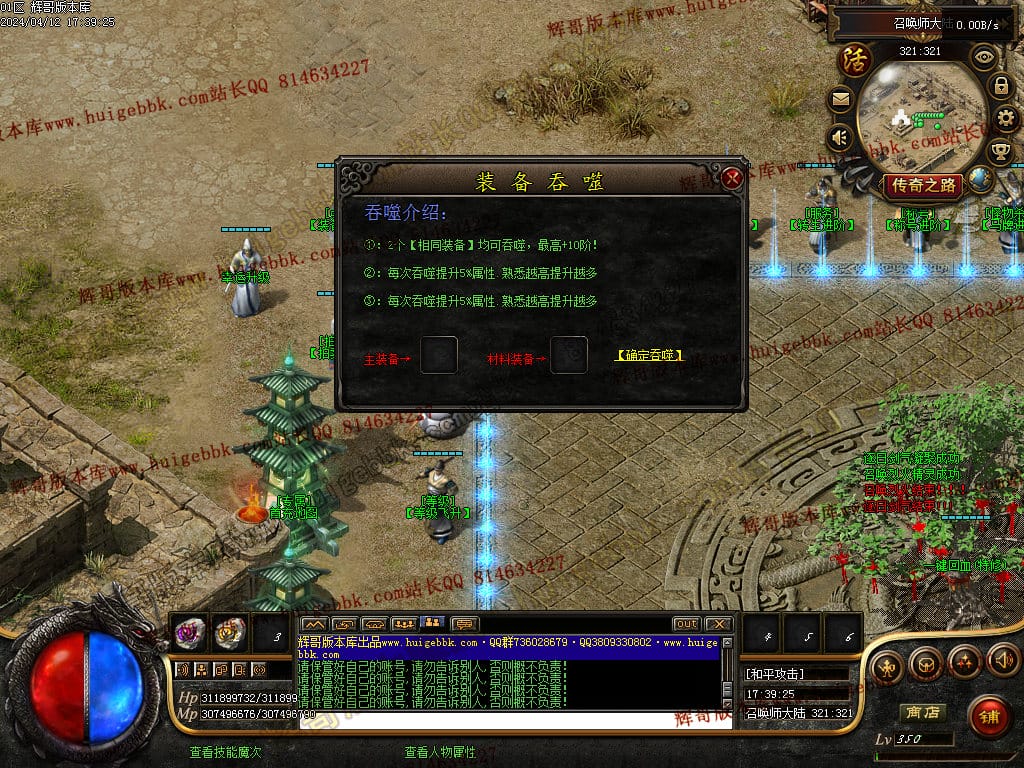The image size is (1024, 768).
Task: Open the trophy rankings icon
Action: [1000, 152]
